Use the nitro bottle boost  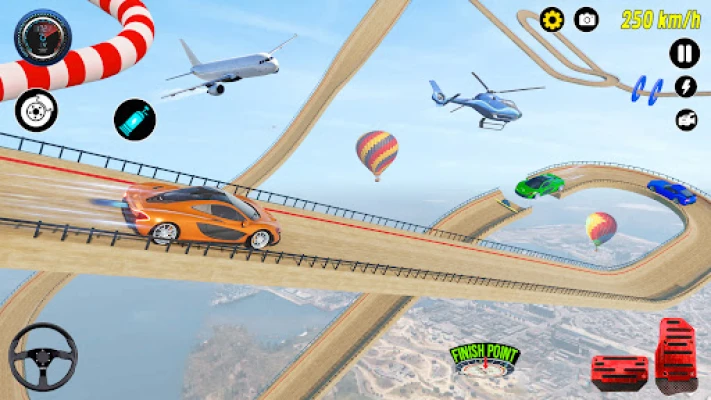pos(134,119)
